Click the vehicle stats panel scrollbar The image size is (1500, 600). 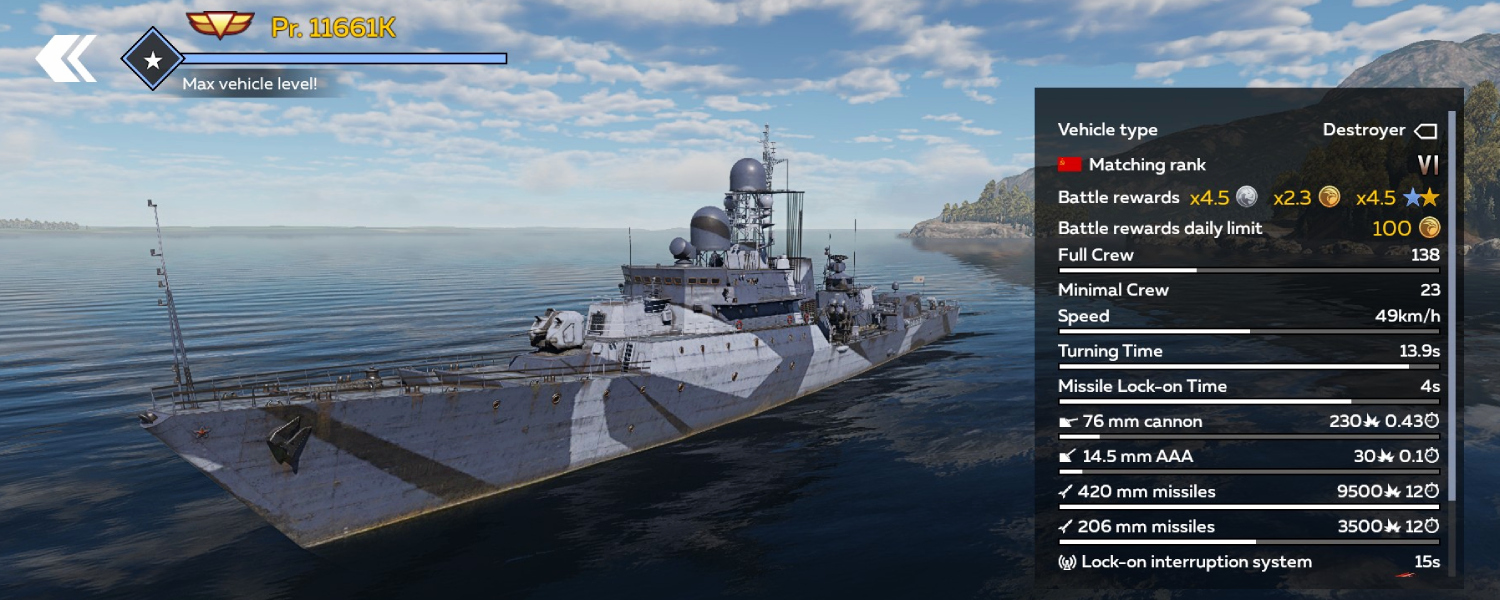click(1452, 300)
